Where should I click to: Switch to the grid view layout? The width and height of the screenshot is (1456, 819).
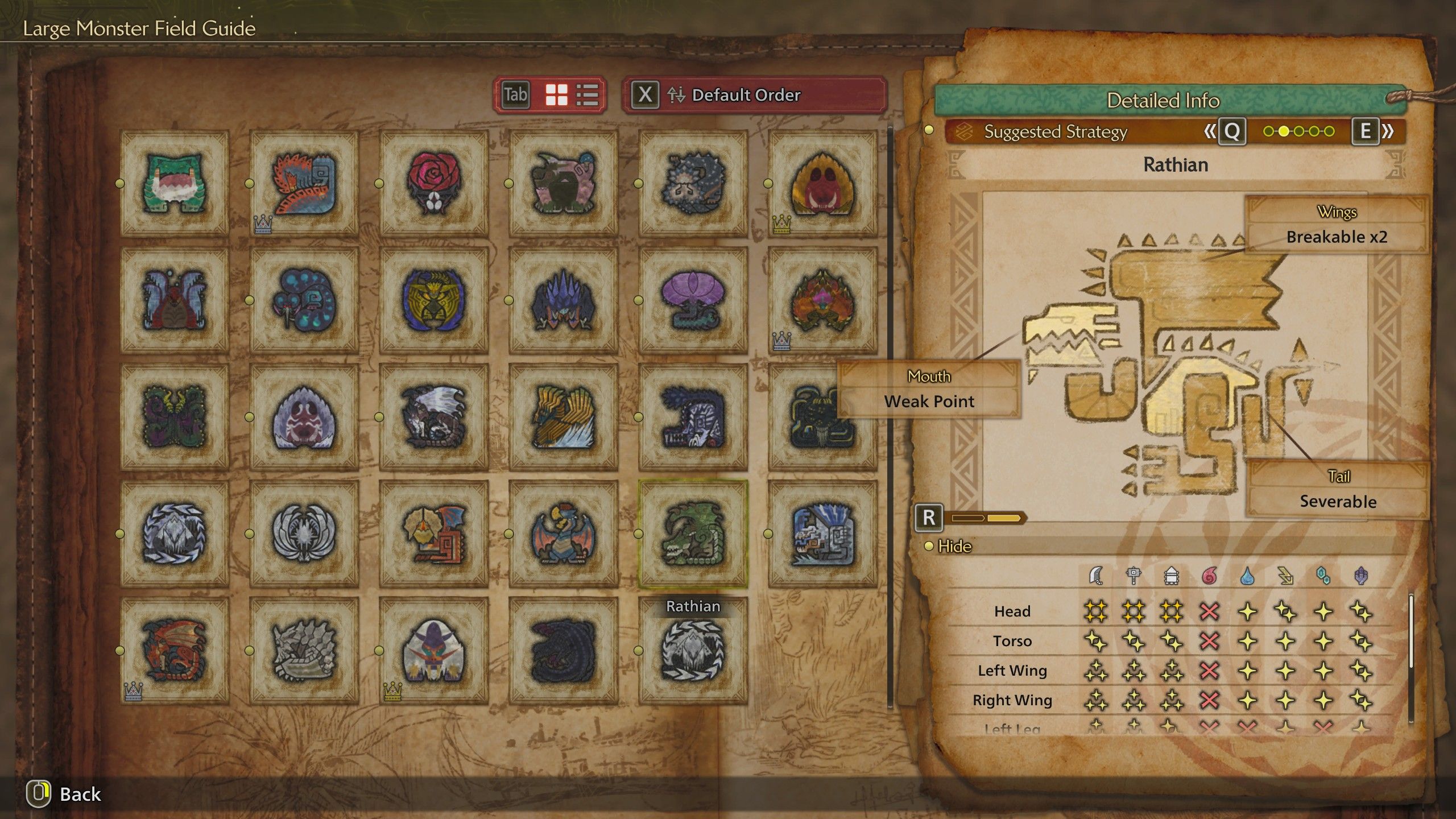[x=556, y=95]
